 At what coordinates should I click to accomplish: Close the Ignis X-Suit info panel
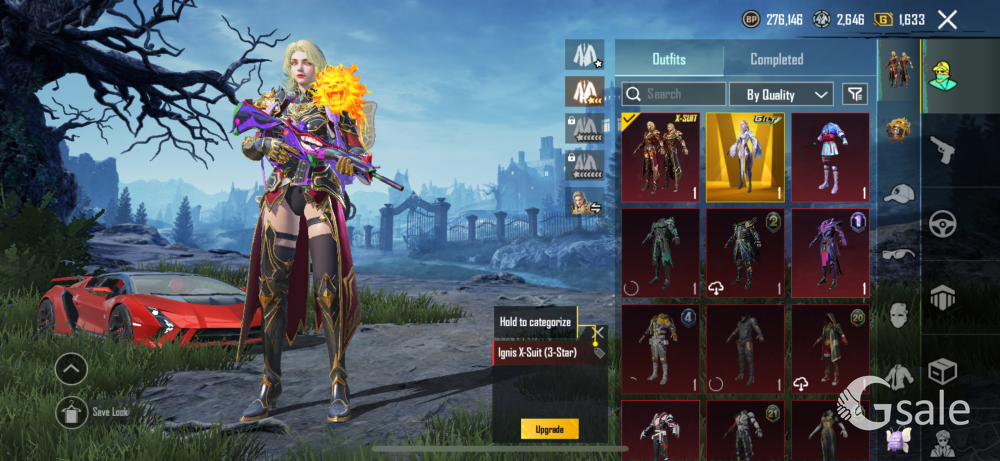(599, 332)
